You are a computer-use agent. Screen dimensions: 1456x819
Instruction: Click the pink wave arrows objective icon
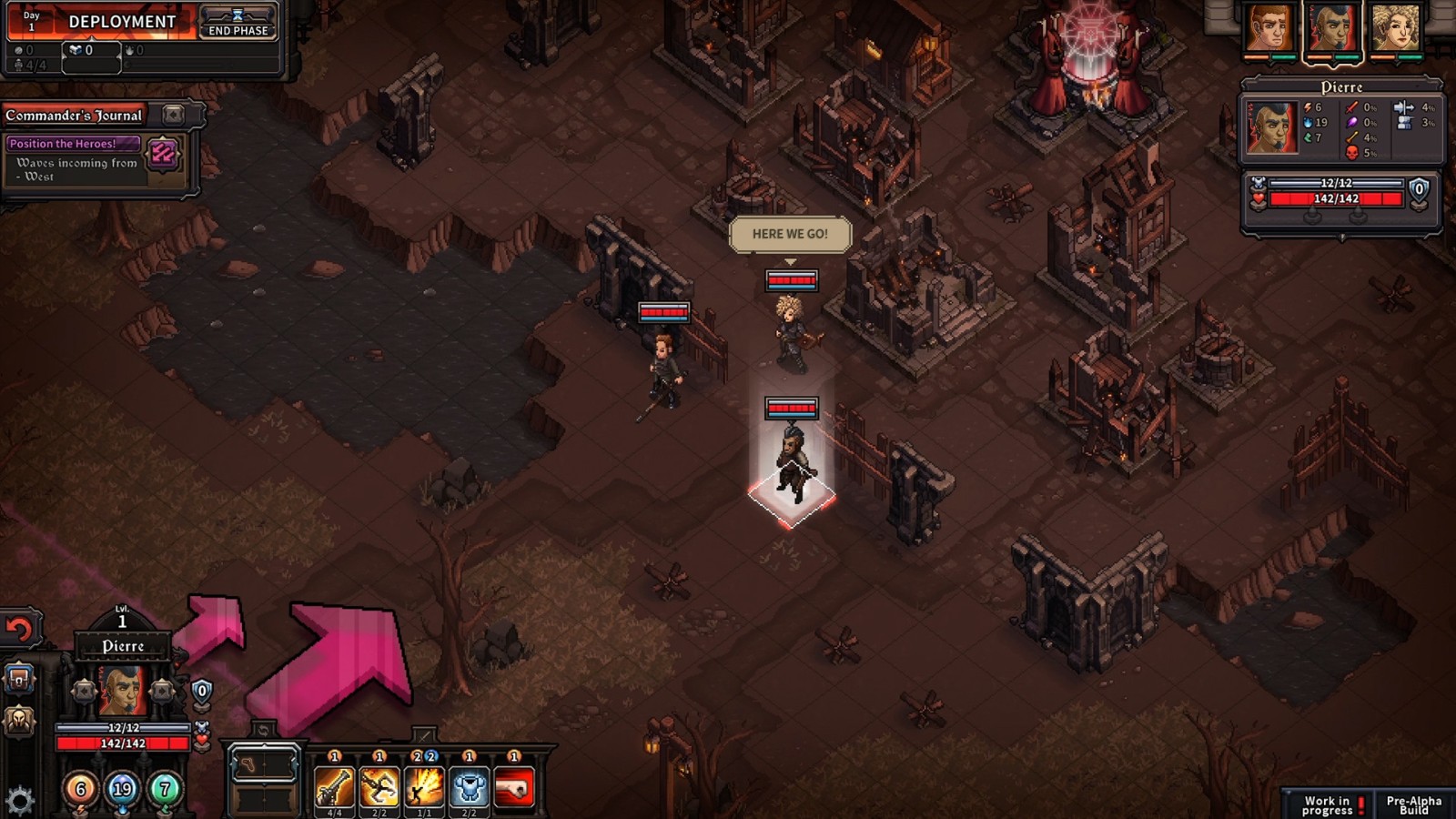163,154
